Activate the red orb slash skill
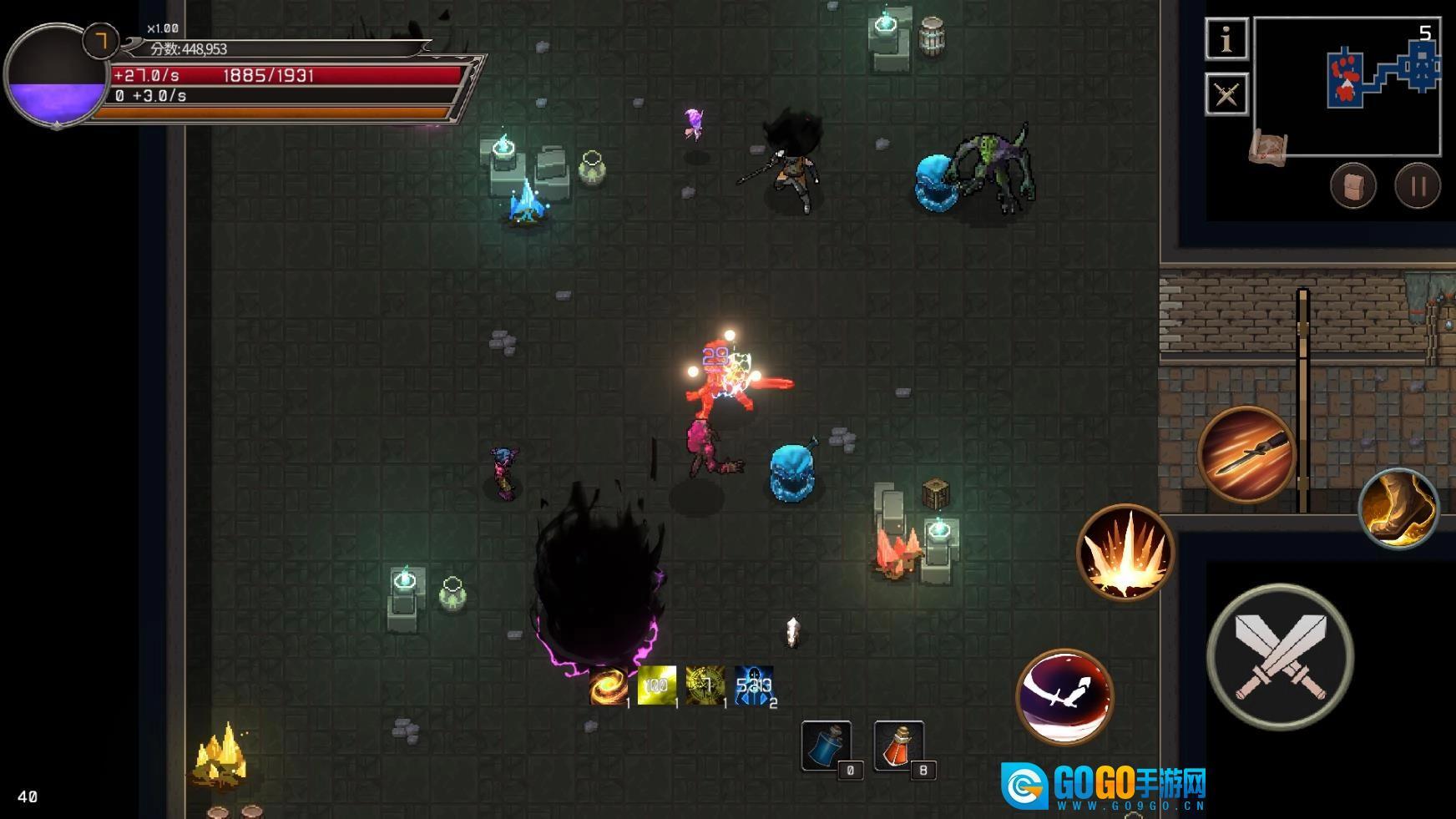The height and width of the screenshot is (819, 1456). [1064, 696]
